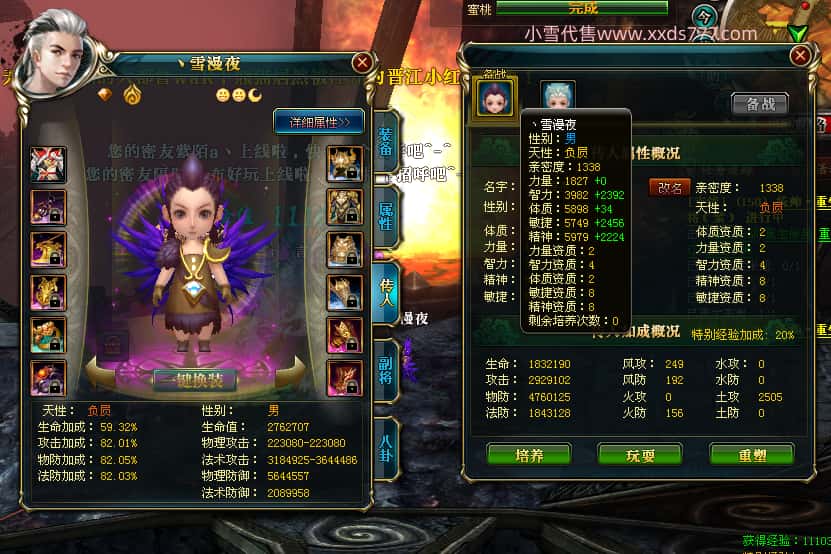The height and width of the screenshot is (554, 831).
Task: Close the 雪漫夜 character panel
Action: click(x=362, y=62)
